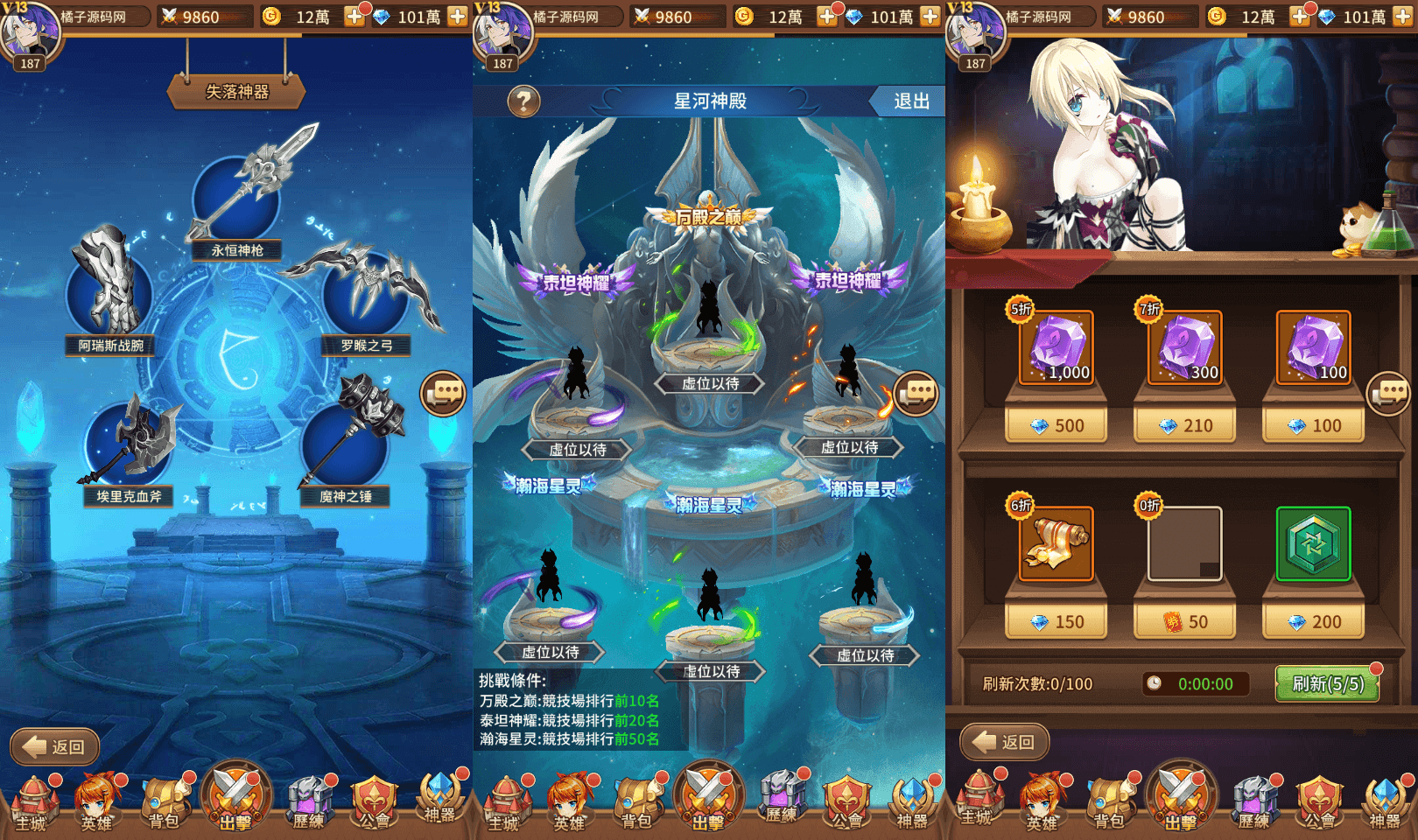
Task: Tap the chat bubble icon beside the temple
Action: pos(916,395)
